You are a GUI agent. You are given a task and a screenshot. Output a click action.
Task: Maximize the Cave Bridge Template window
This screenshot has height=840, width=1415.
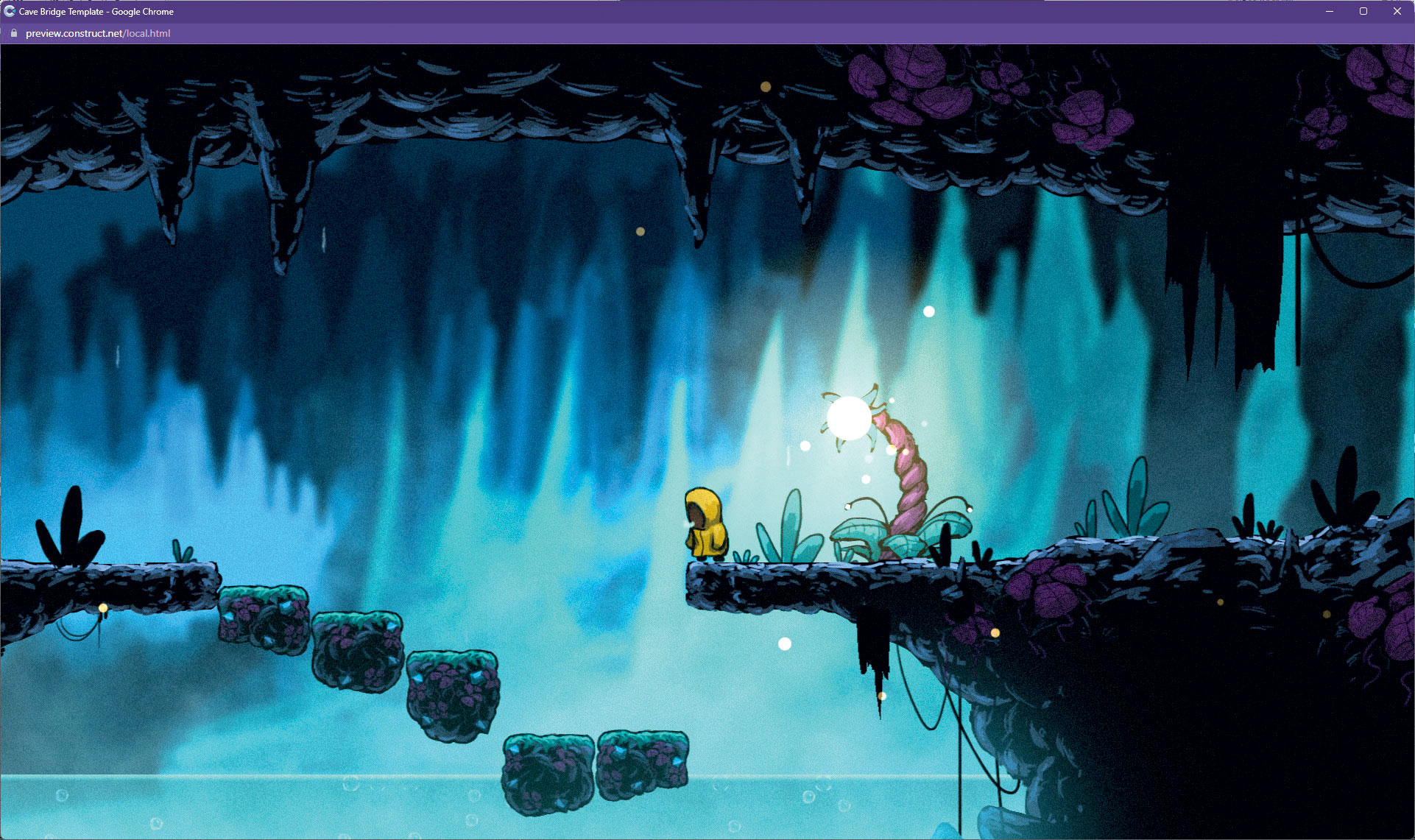(1363, 11)
